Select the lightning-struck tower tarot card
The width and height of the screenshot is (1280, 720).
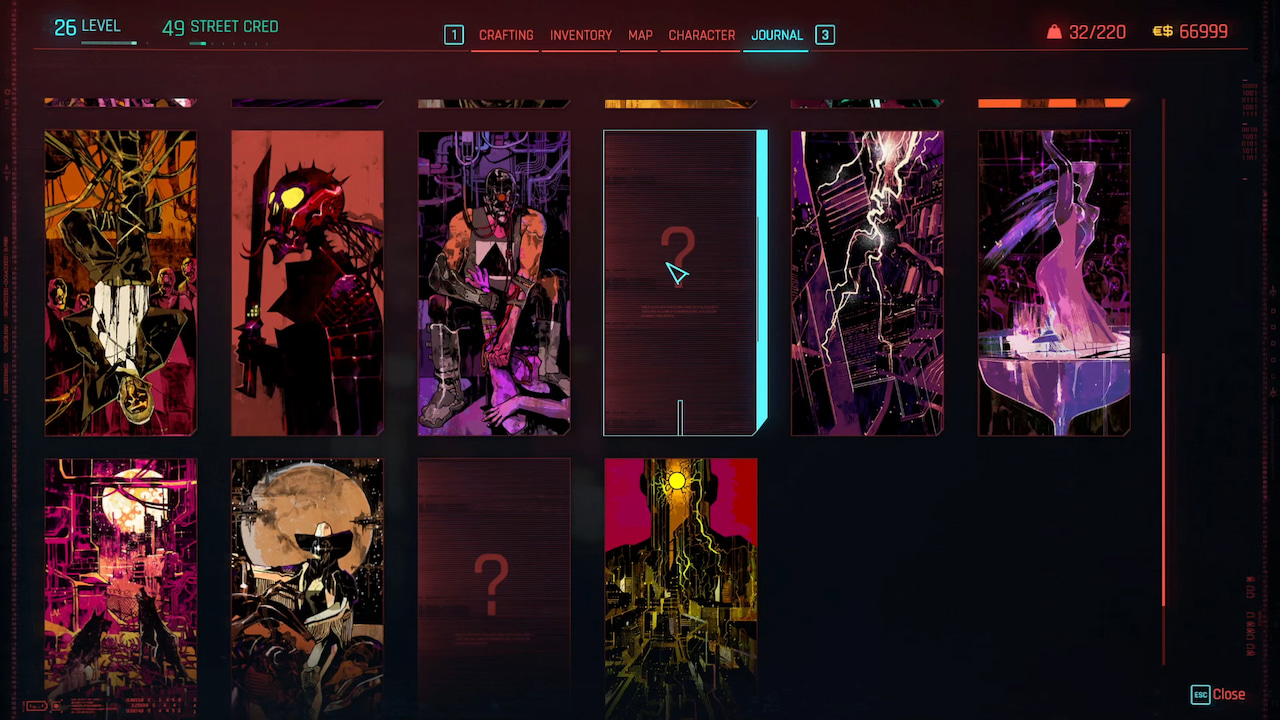click(x=867, y=282)
